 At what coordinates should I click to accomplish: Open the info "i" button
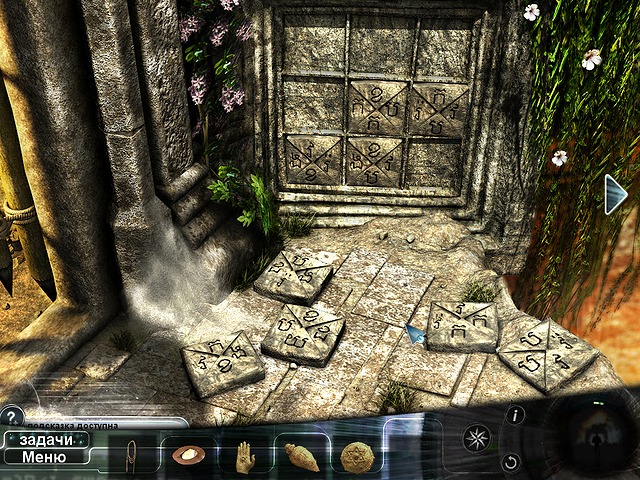pos(516,415)
